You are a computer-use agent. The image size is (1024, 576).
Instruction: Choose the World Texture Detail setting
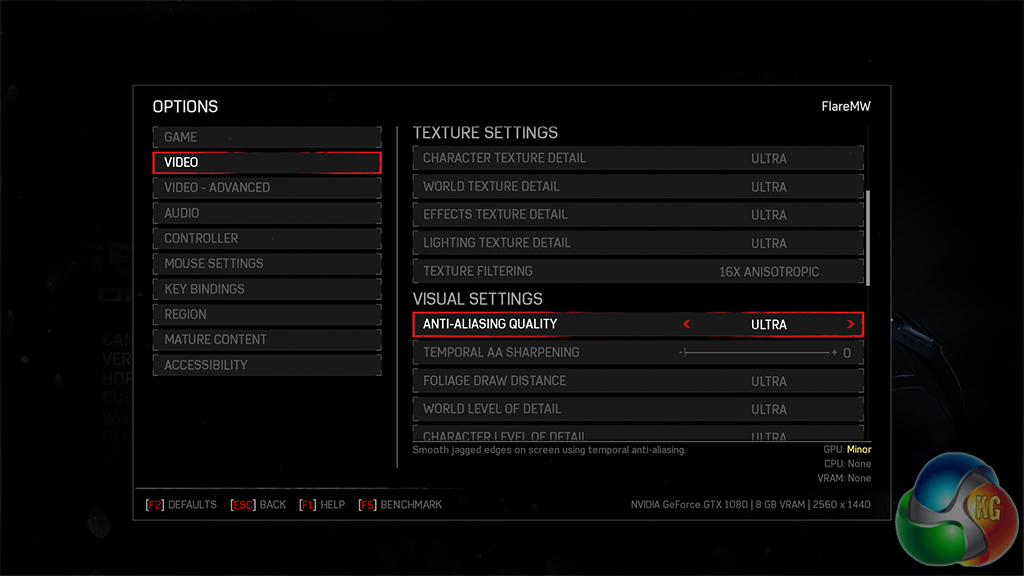point(637,186)
